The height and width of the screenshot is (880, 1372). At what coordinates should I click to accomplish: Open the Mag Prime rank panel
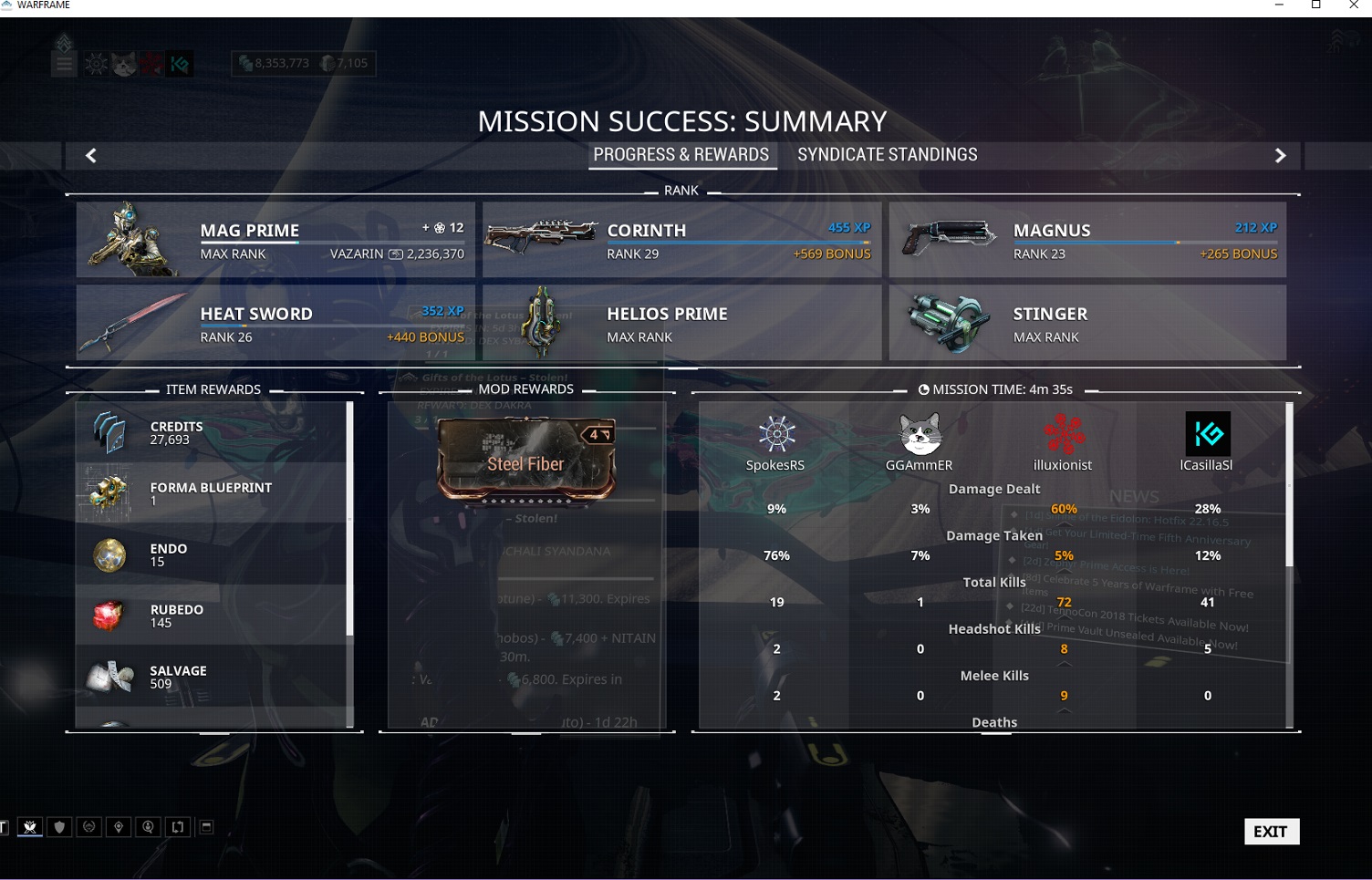275,240
